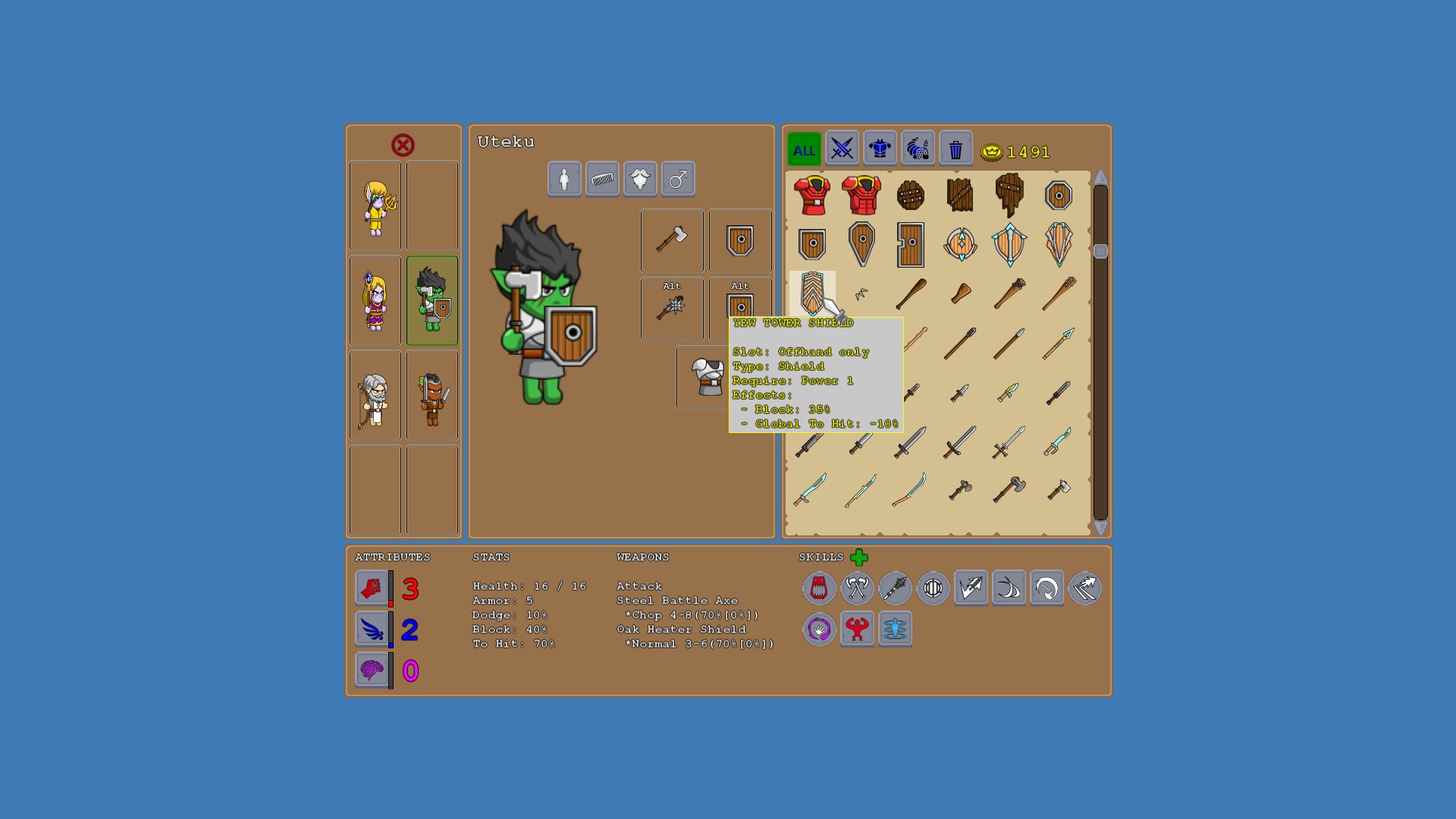This screenshot has width=1456, height=819.
Task: Open the Alt shield slot
Action: pos(739,309)
